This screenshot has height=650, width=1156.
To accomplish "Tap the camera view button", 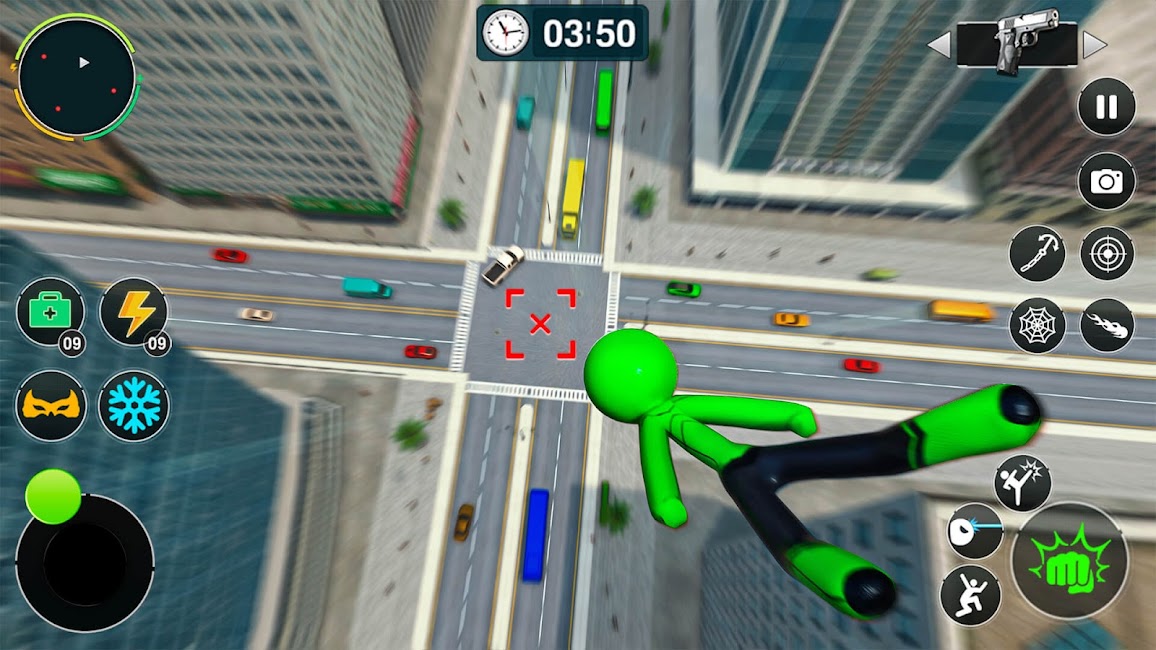I will 1106,181.
